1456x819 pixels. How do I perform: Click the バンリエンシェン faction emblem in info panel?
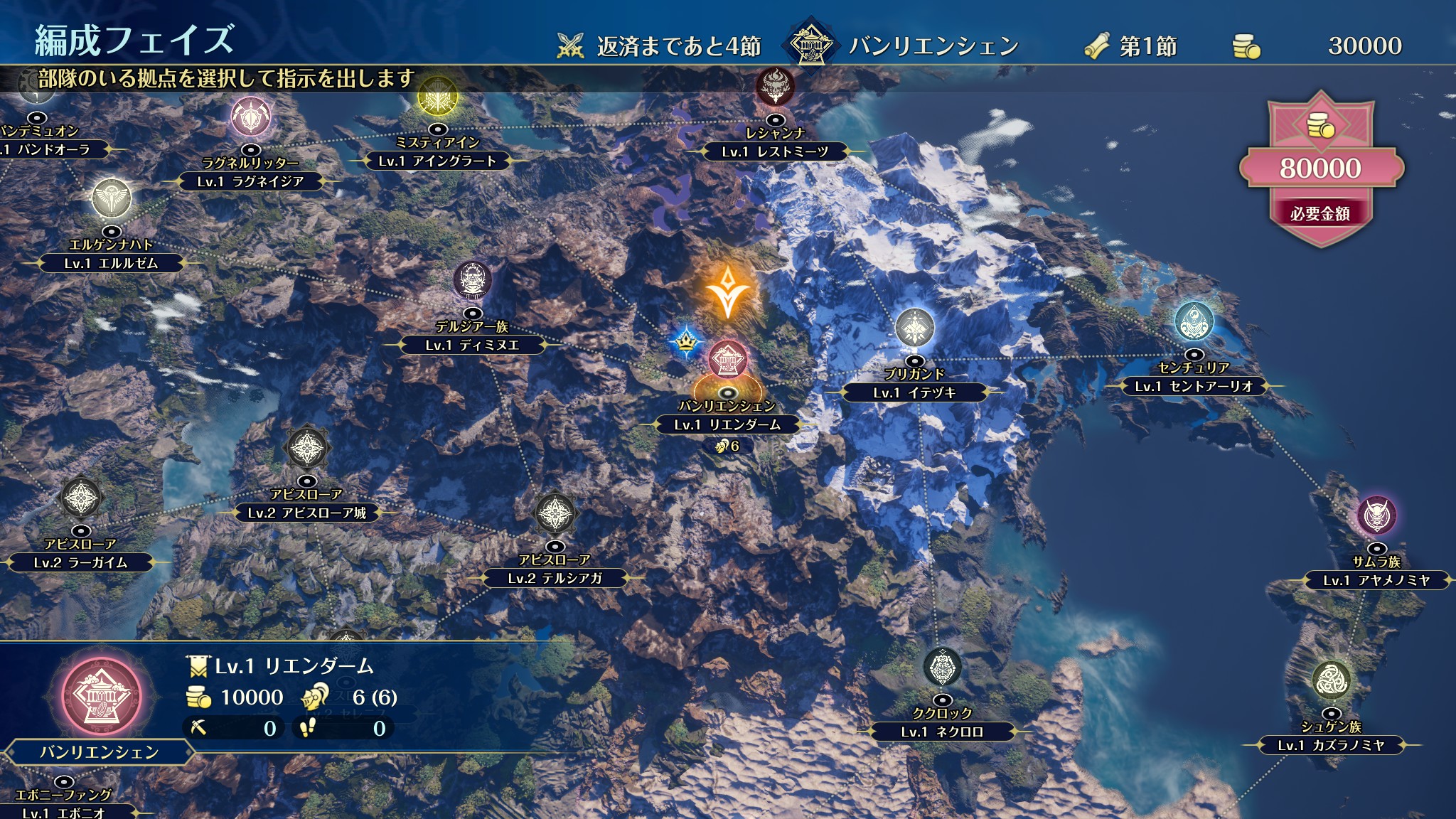click(96, 696)
